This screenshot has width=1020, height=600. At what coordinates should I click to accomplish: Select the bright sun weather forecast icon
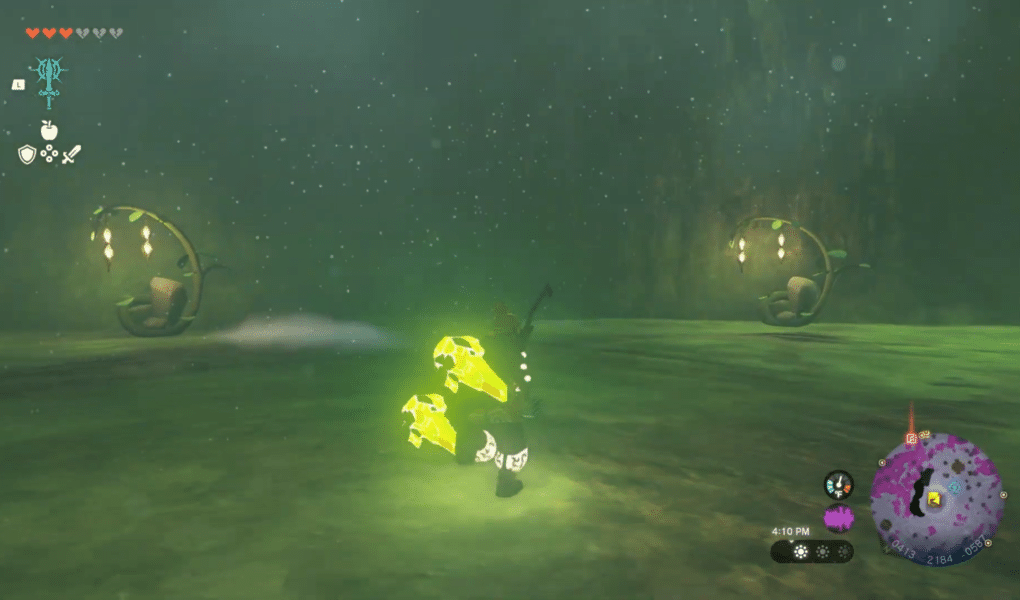pos(799,551)
